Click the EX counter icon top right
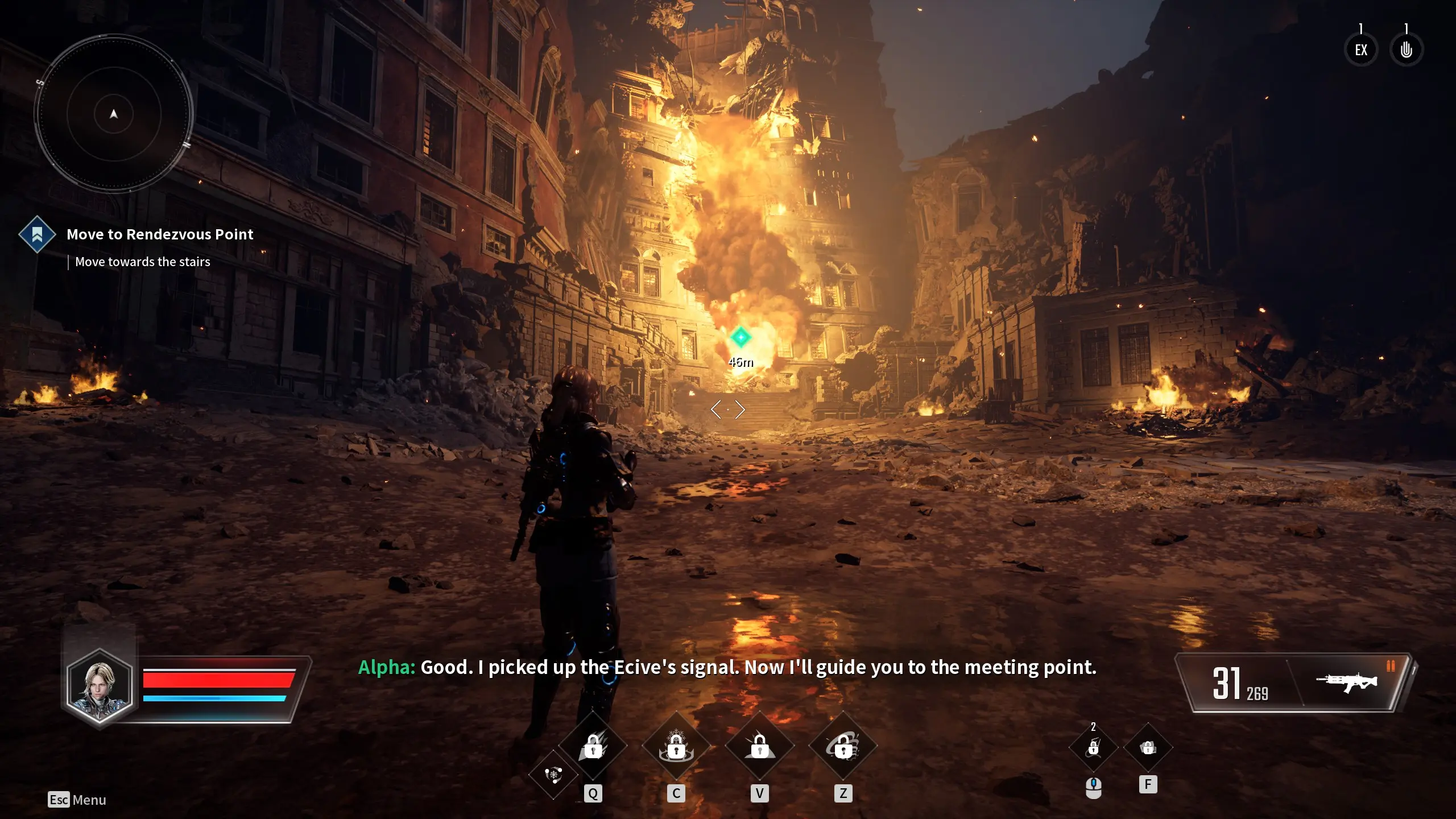The height and width of the screenshot is (819, 1456). (x=1361, y=49)
